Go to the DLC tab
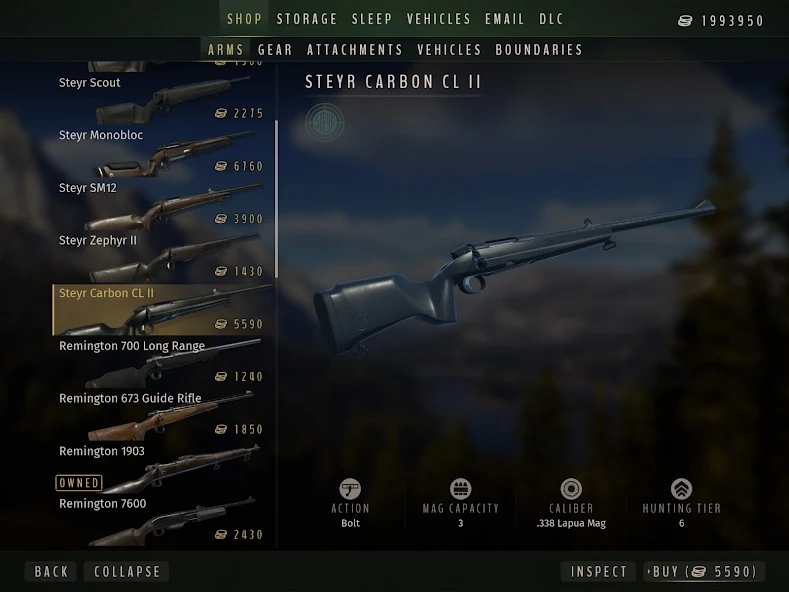Image resolution: width=789 pixels, height=592 pixels. (552, 19)
